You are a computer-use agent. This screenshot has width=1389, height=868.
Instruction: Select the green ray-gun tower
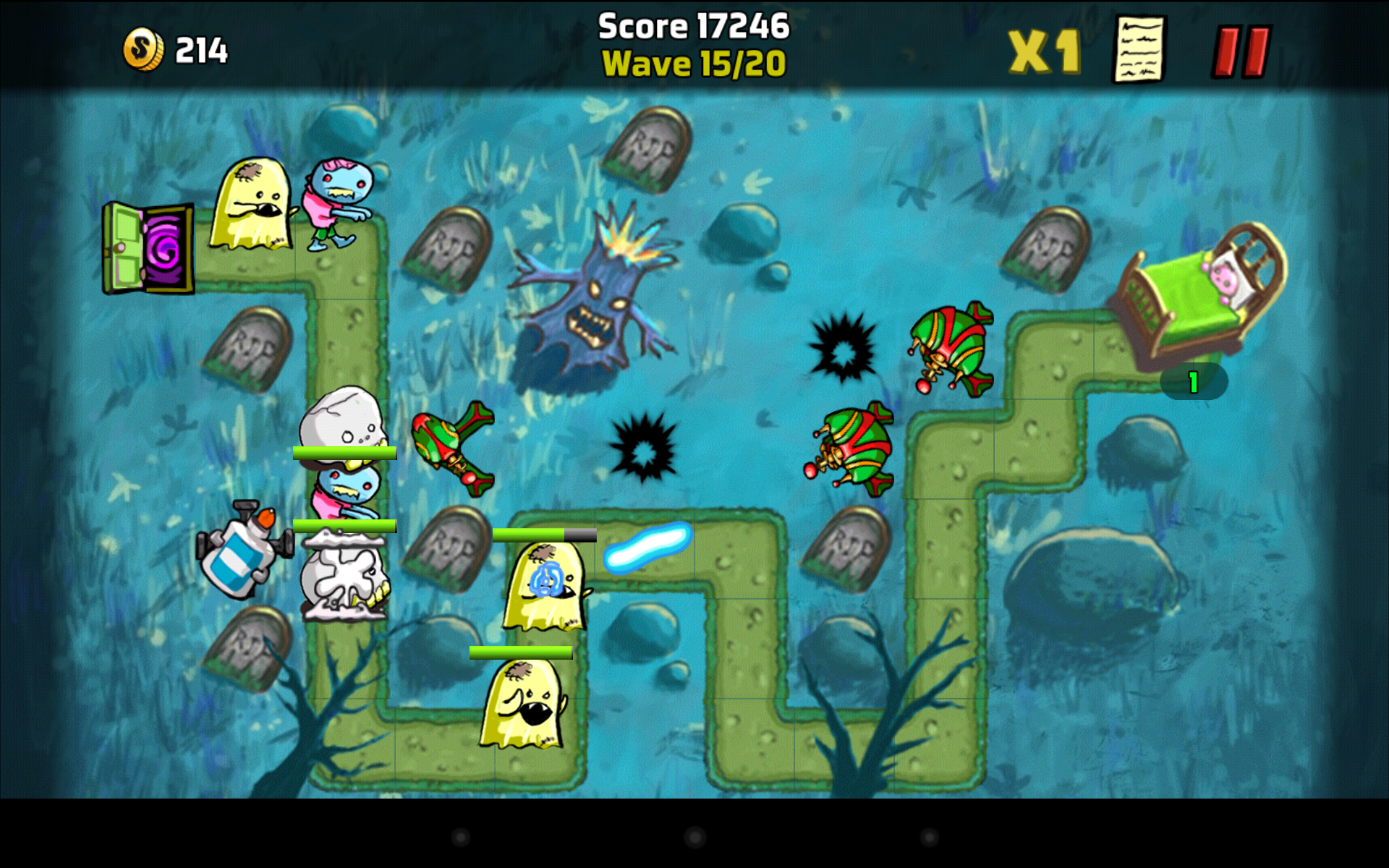(452, 448)
